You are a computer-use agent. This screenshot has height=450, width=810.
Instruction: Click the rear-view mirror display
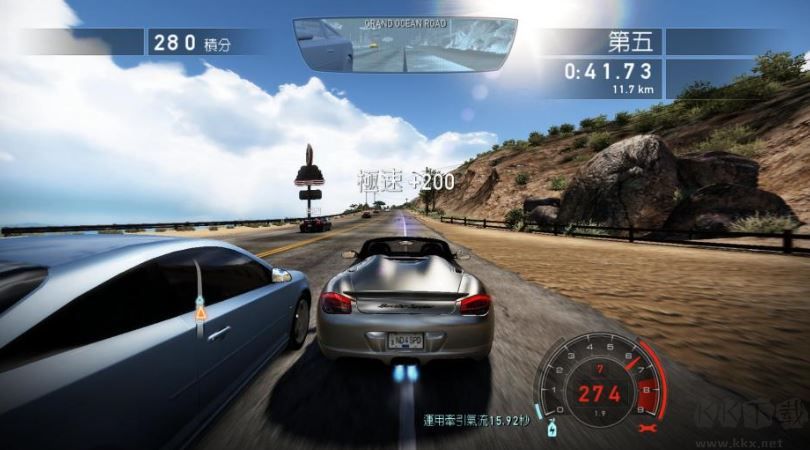pos(405,45)
